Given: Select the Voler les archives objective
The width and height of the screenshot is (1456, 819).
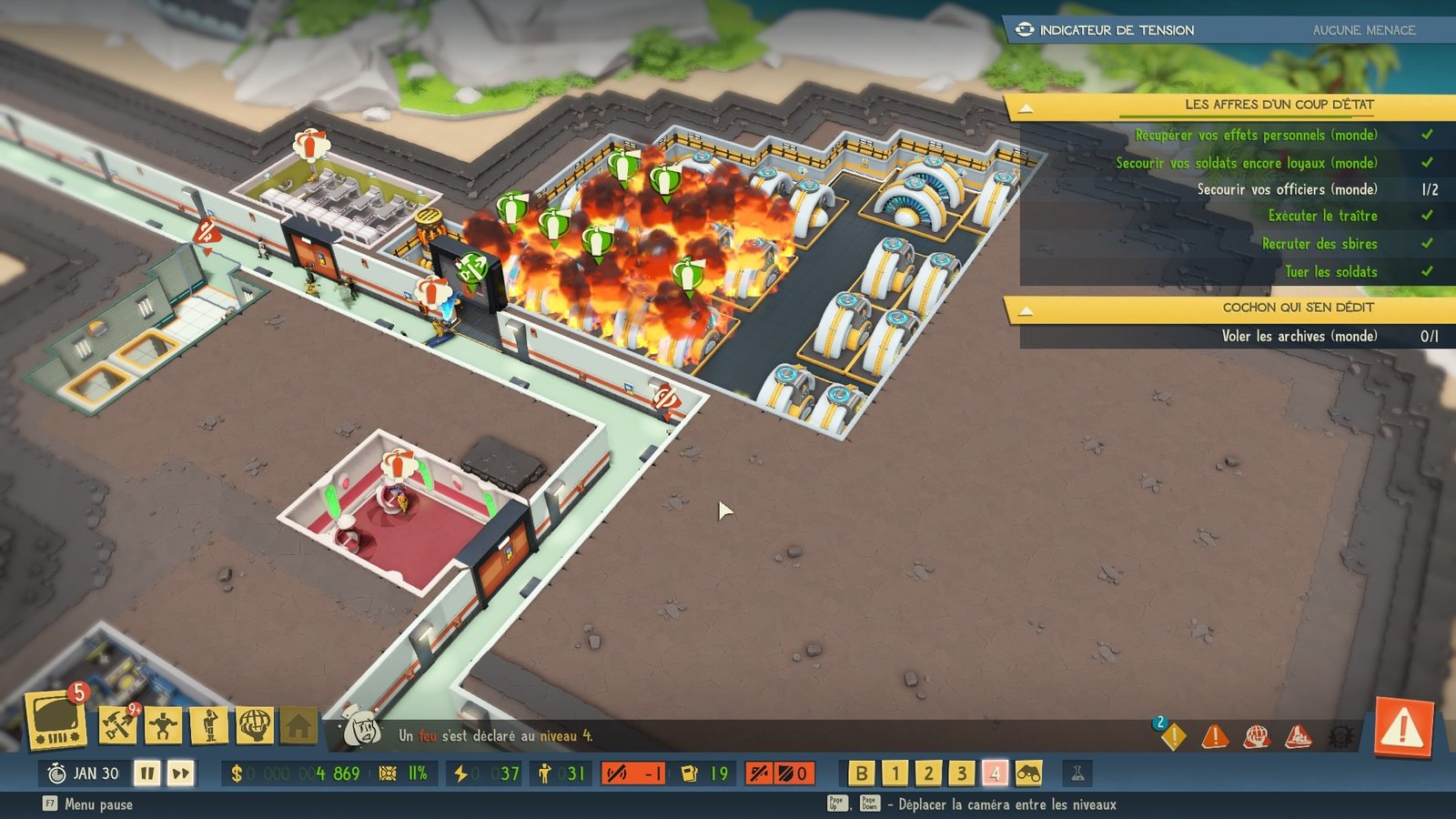Looking at the screenshot, I should [x=1299, y=337].
